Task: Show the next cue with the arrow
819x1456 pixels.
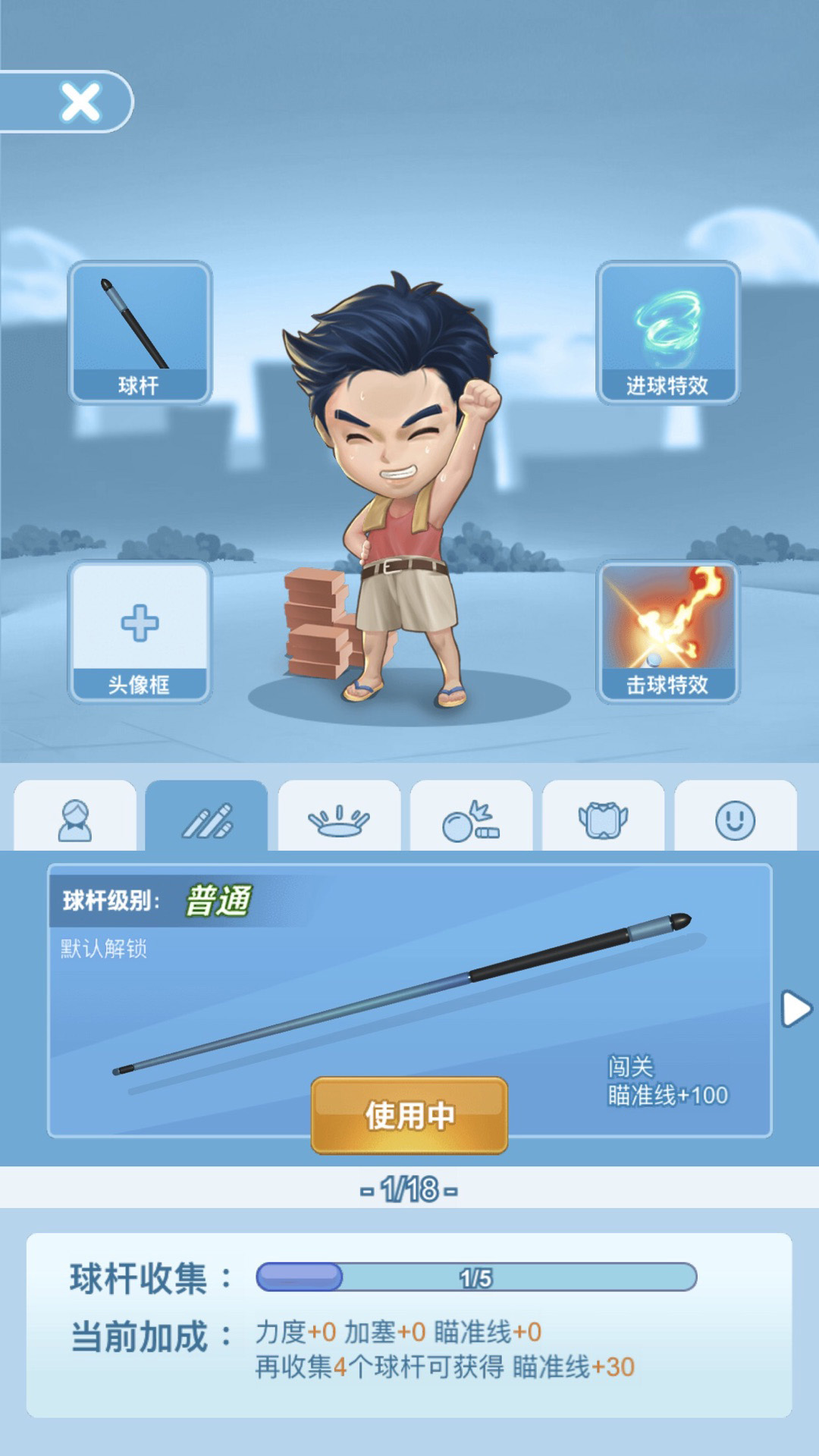Action: pyautogui.click(x=796, y=1009)
